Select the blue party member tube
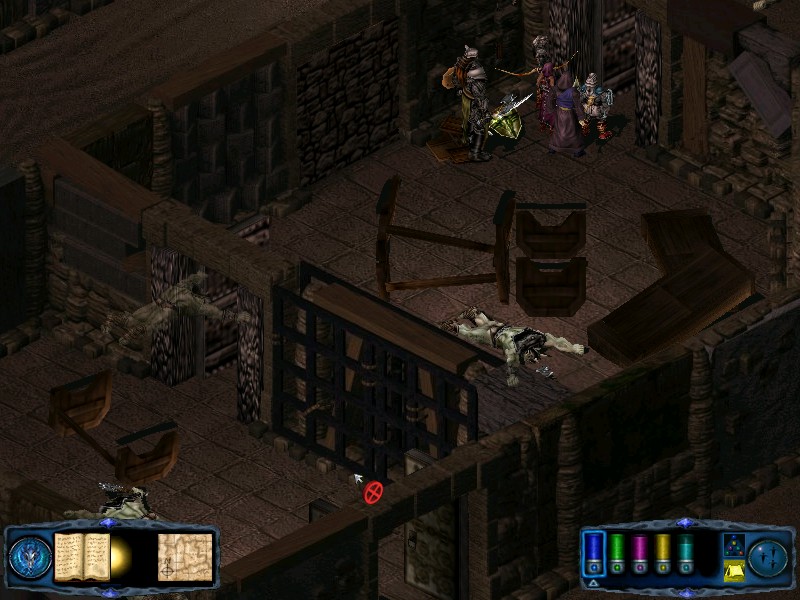 [595, 553]
